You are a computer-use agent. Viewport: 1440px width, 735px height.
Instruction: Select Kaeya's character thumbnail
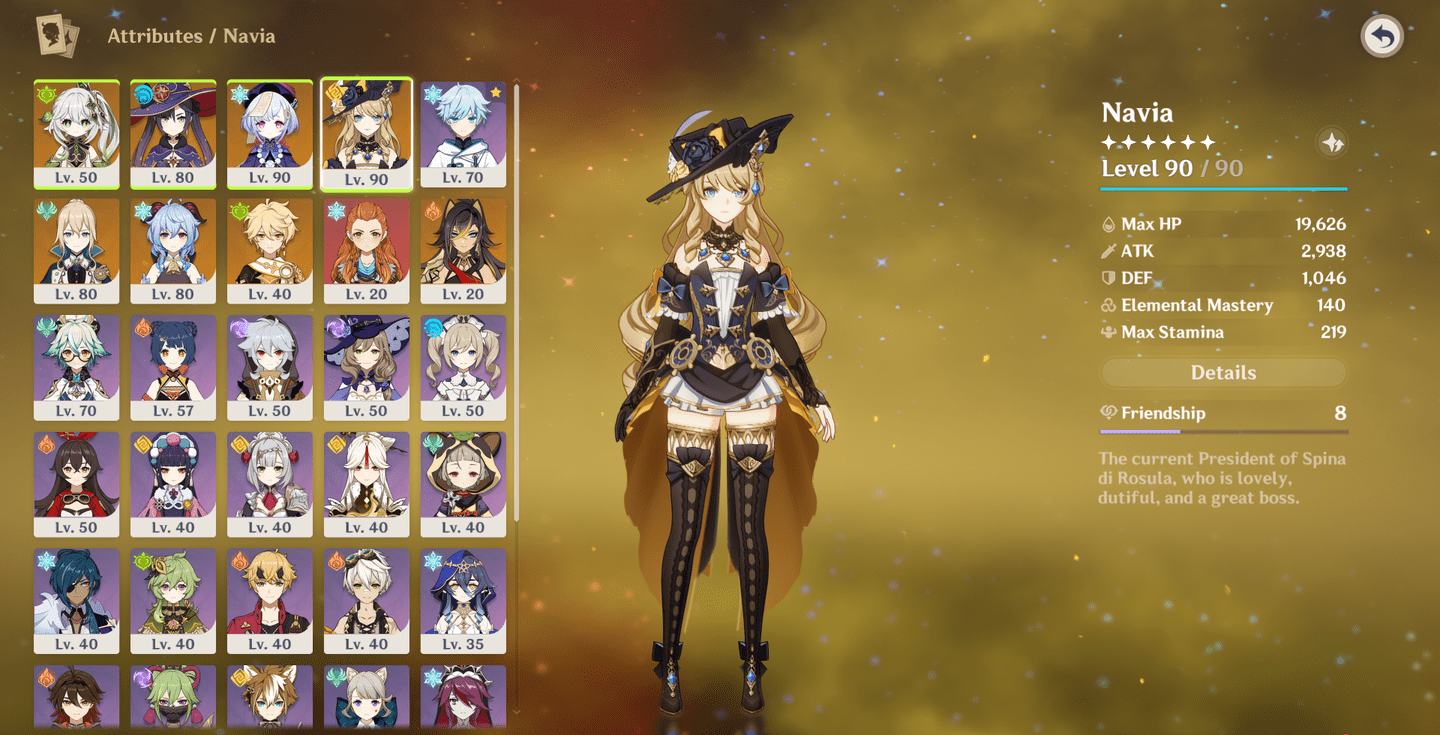[77, 600]
